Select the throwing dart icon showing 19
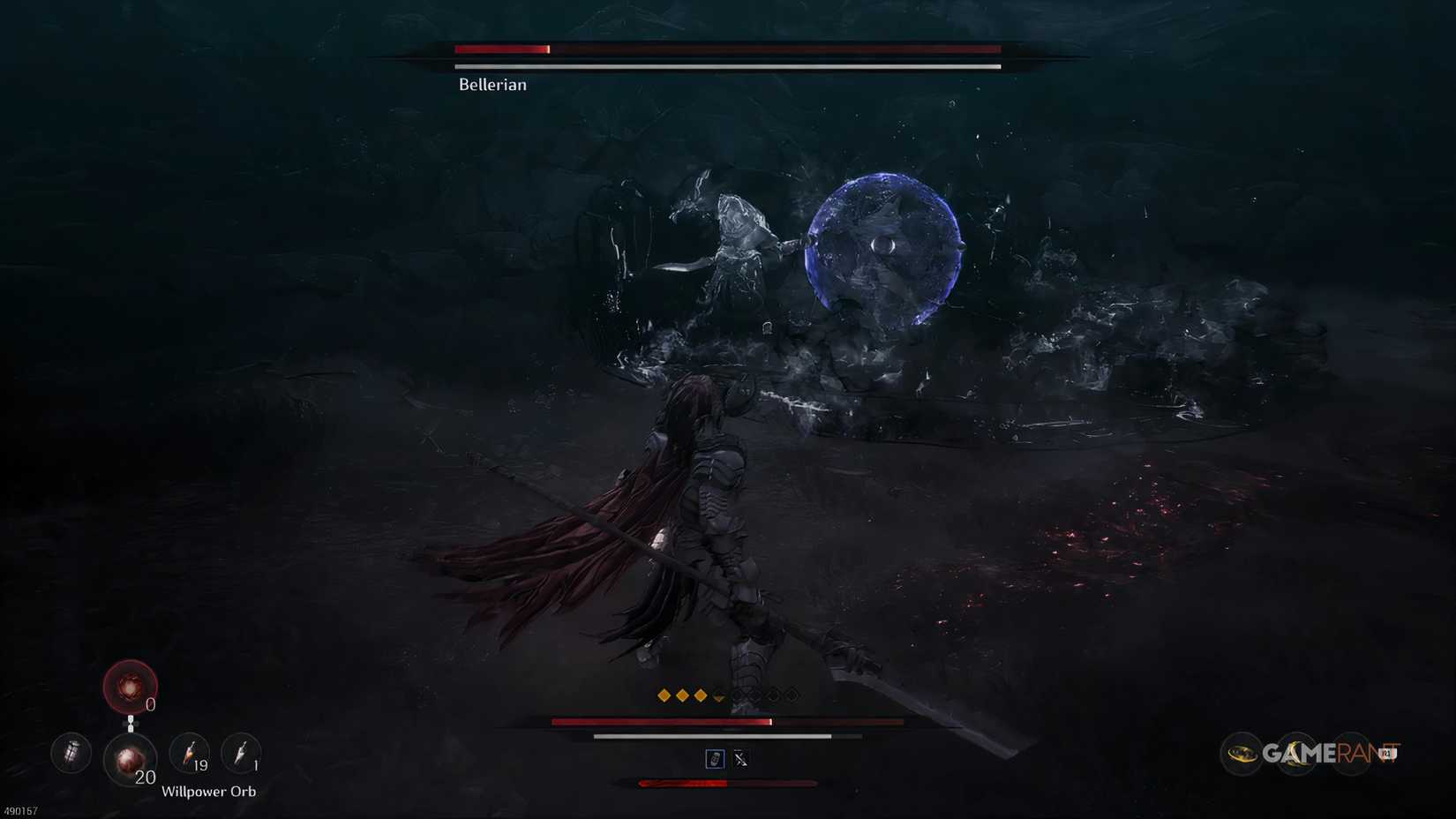 click(x=188, y=752)
